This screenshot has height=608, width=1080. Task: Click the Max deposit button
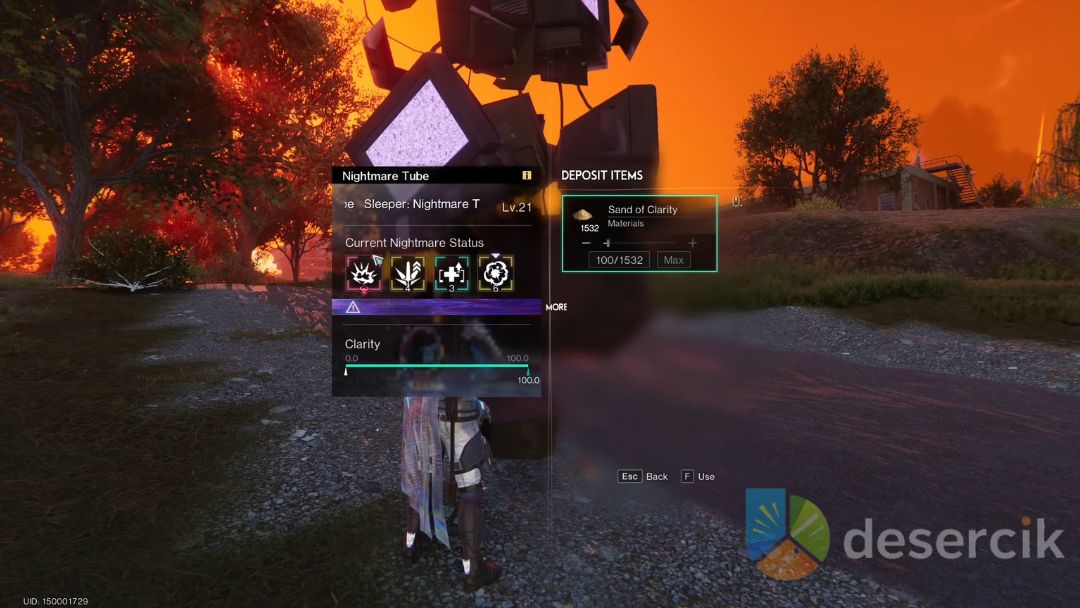click(x=673, y=260)
